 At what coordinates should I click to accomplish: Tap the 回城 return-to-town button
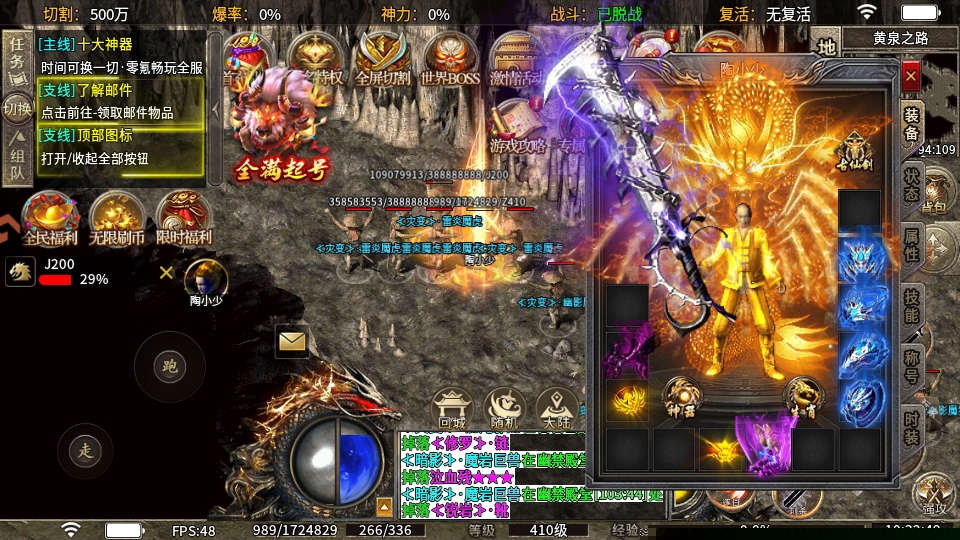(x=452, y=408)
